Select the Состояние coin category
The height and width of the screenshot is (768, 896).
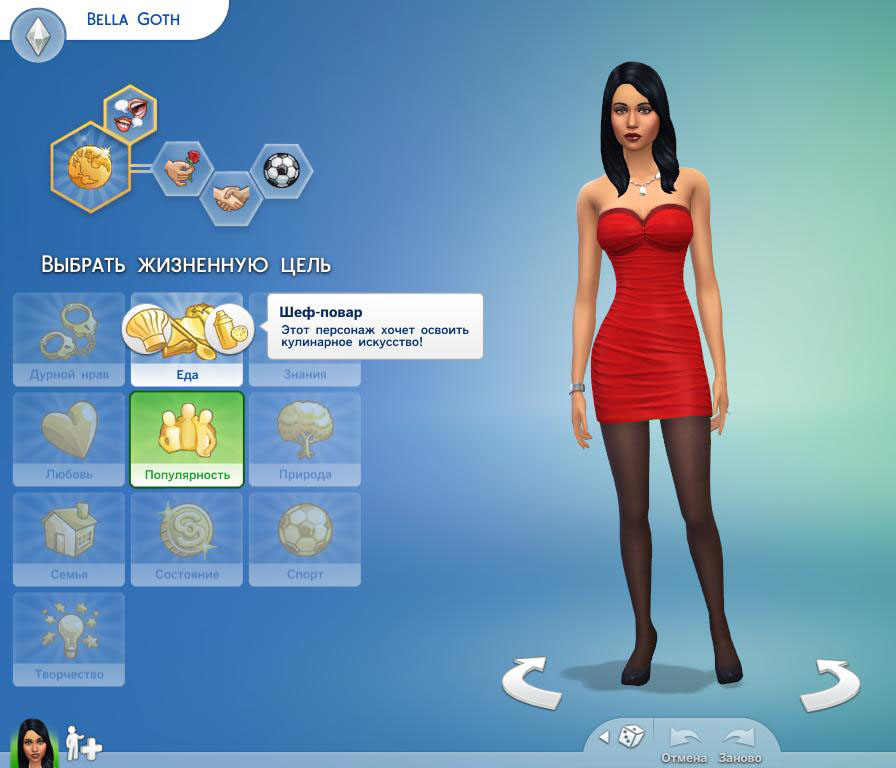(x=187, y=538)
